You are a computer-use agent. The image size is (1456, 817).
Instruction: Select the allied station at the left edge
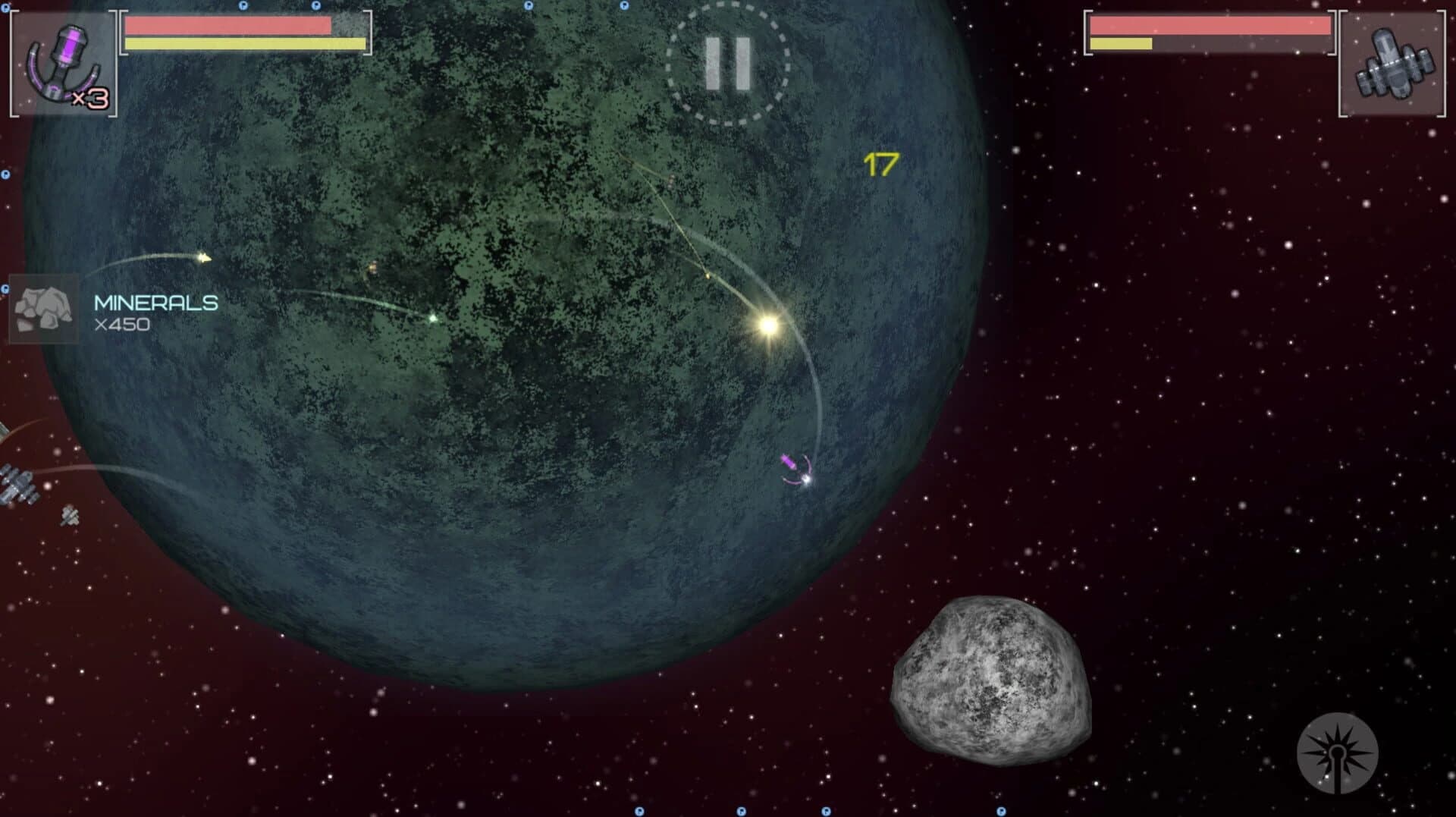tap(19, 485)
